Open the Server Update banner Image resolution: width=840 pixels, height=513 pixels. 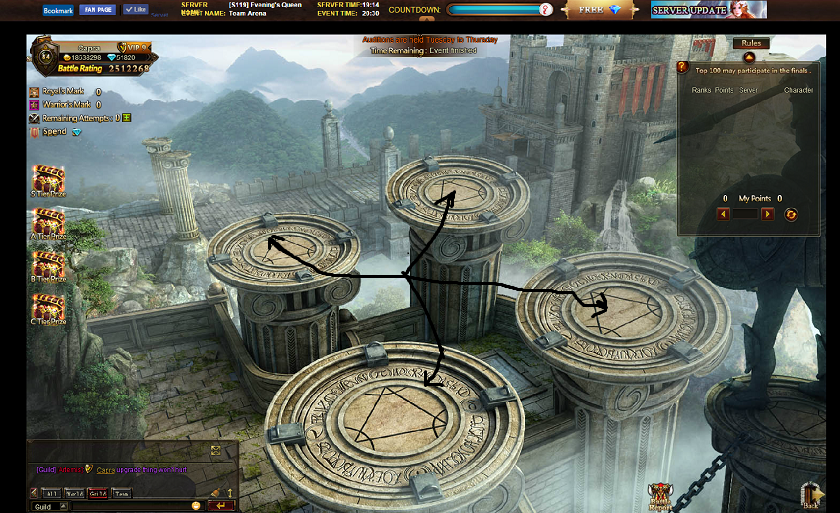[708, 10]
